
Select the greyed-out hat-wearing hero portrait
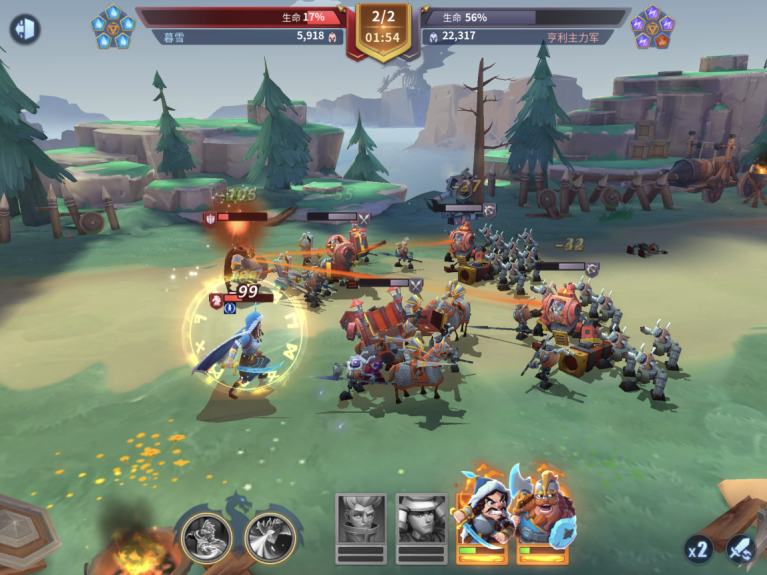click(421, 520)
